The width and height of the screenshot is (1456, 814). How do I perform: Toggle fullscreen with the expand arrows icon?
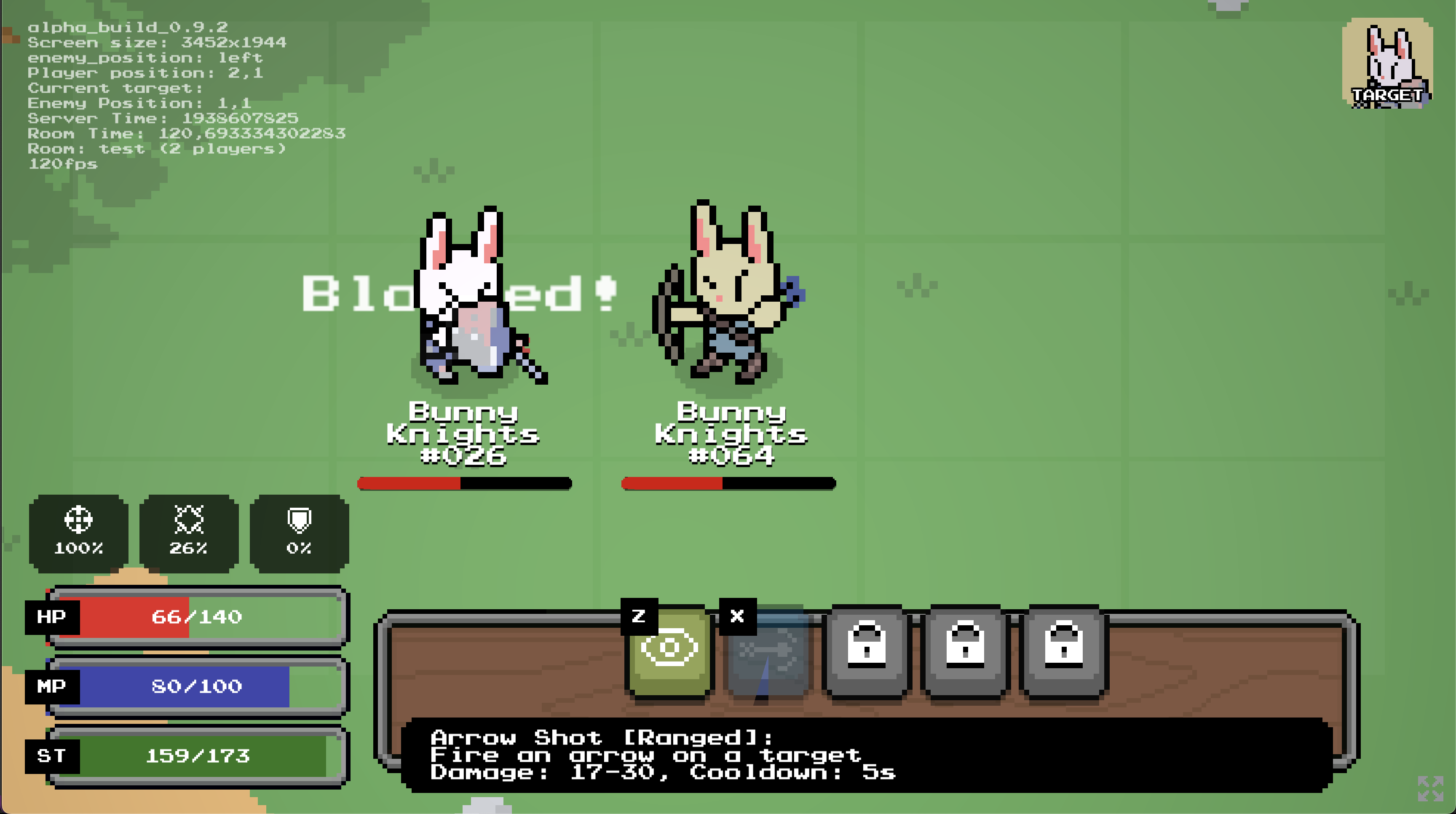(1430, 788)
